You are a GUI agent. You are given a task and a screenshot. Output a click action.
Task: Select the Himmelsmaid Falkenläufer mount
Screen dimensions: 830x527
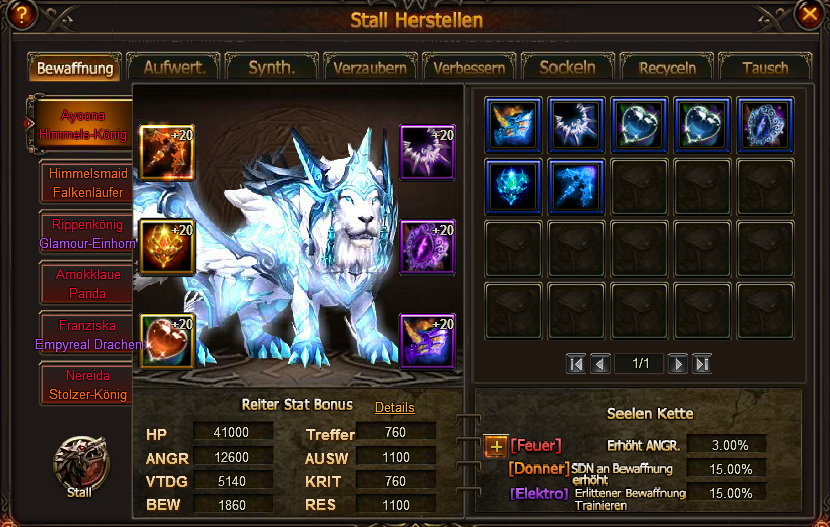coord(88,181)
